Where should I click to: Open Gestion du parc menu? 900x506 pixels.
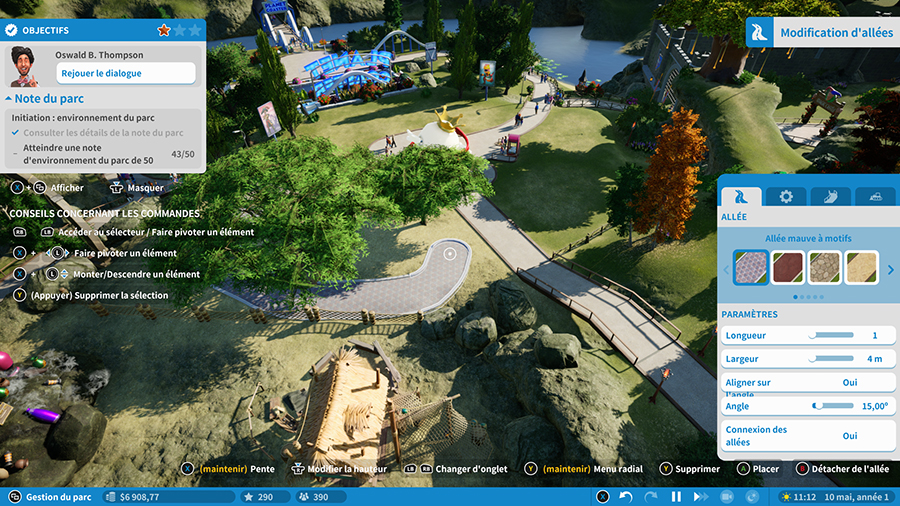[52, 497]
